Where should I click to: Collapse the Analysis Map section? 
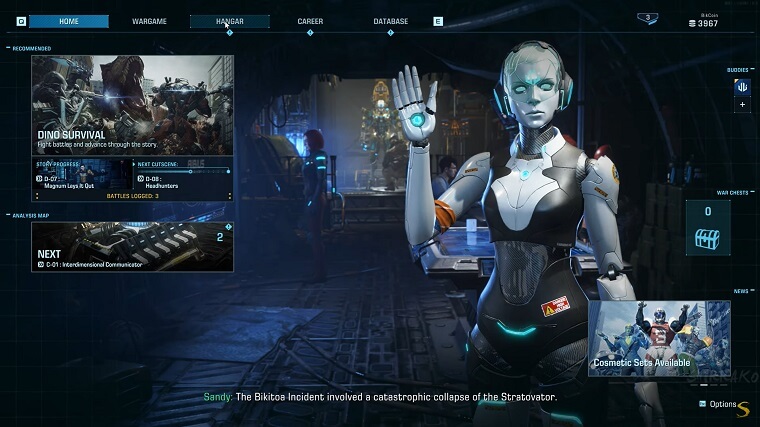pyautogui.click(x=9, y=215)
